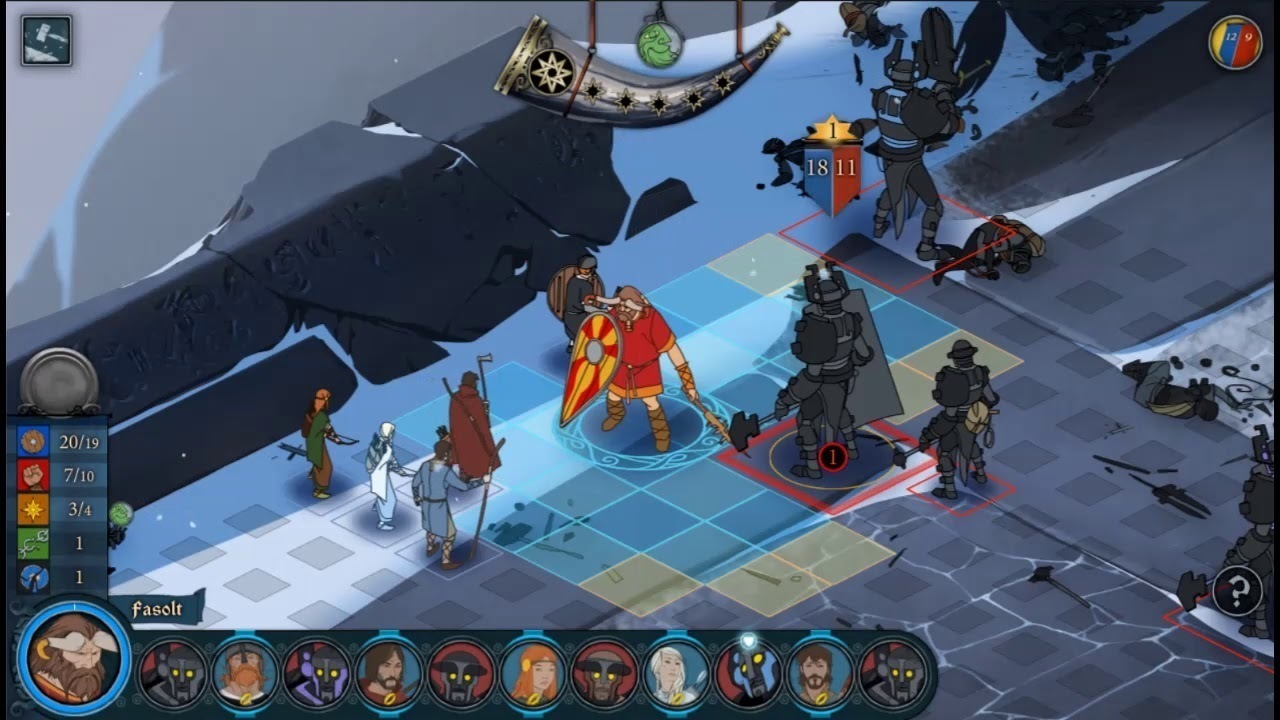1280x720 pixels.
Task: Click the green pendant above the horn
Action: pos(659,45)
